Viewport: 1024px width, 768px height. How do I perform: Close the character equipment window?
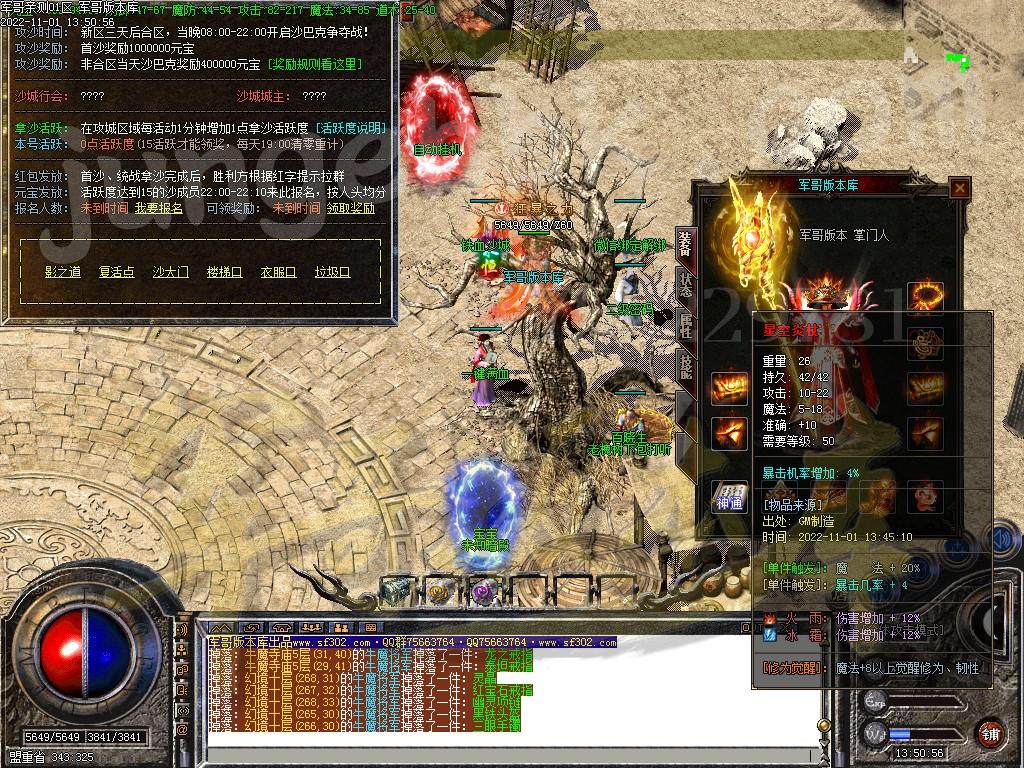coord(959,187)
